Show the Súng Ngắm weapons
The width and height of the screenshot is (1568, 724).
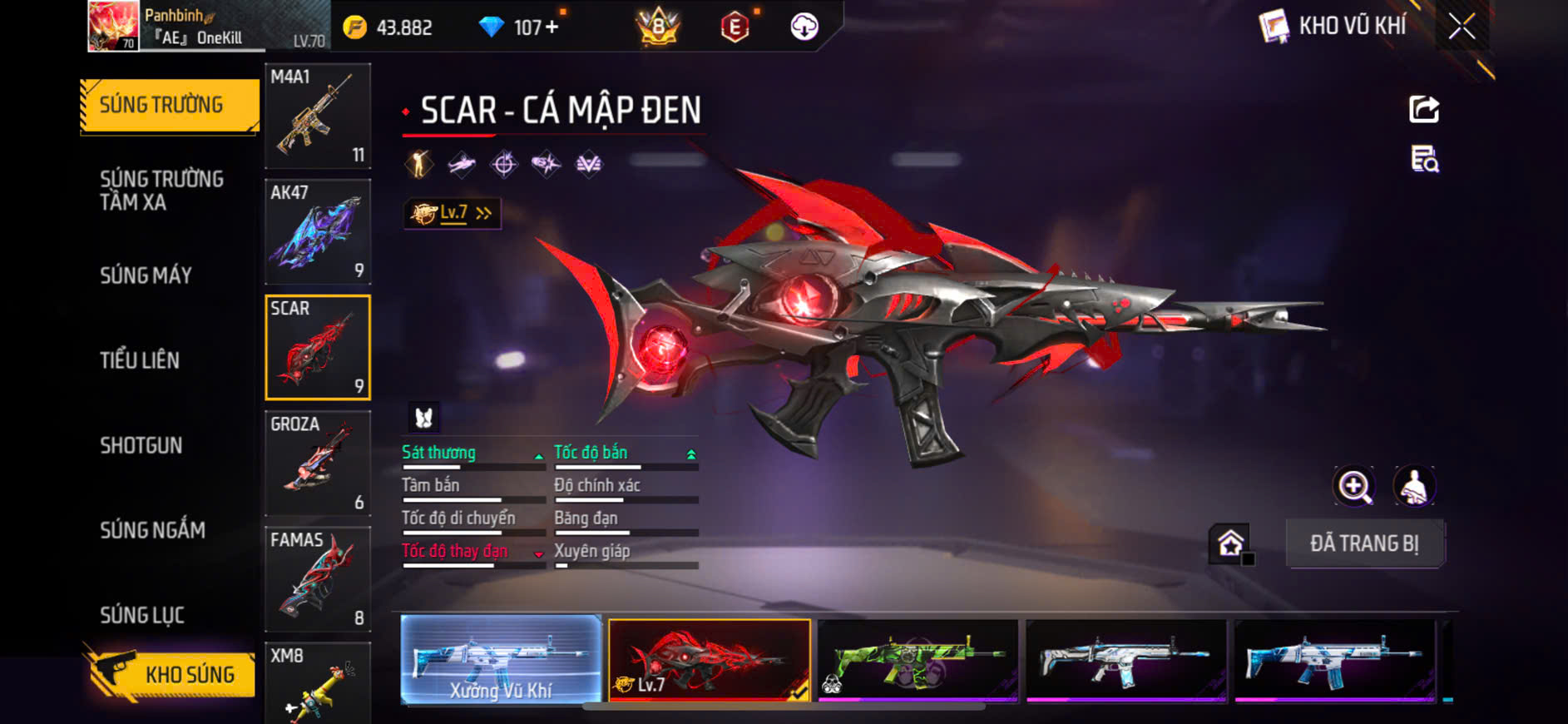click(x=152, y=530)
